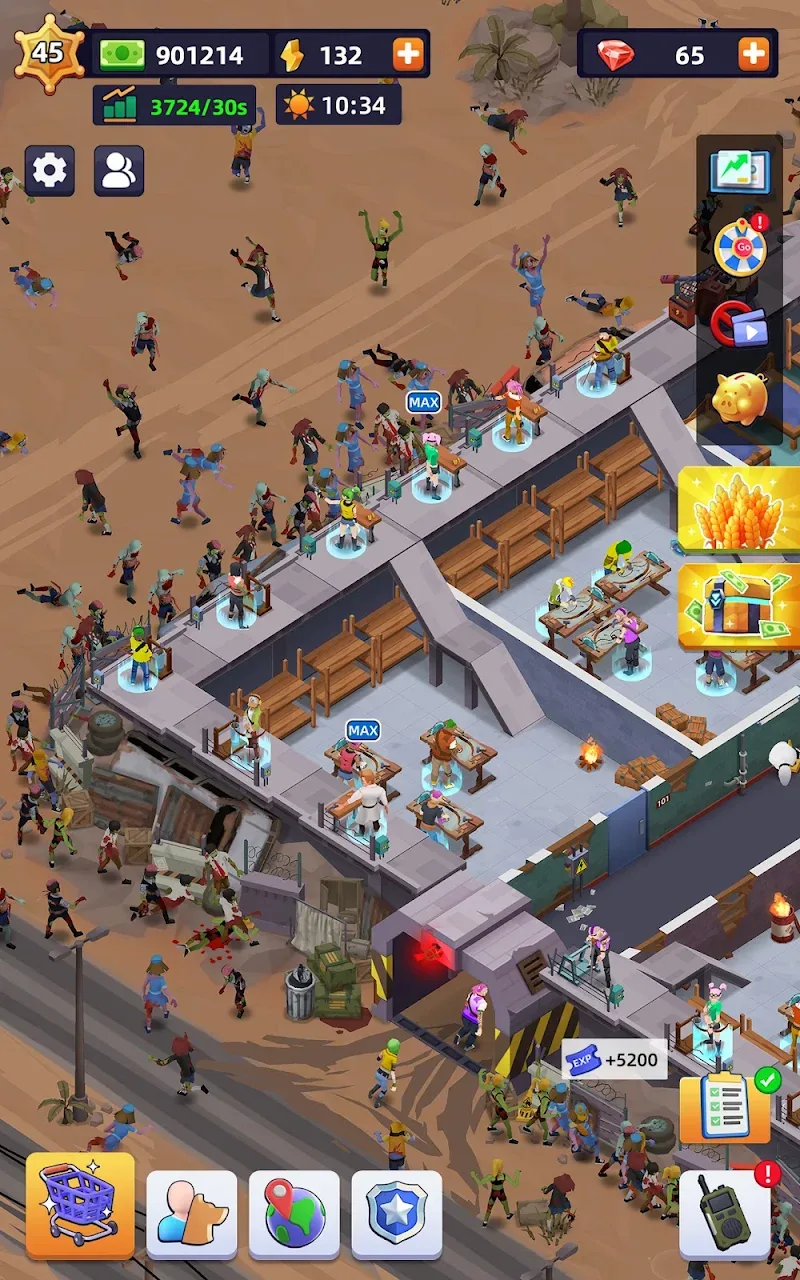800x1280 pixels.
Task: Claim the golden wheat offer
Action: tap(740, 509)
